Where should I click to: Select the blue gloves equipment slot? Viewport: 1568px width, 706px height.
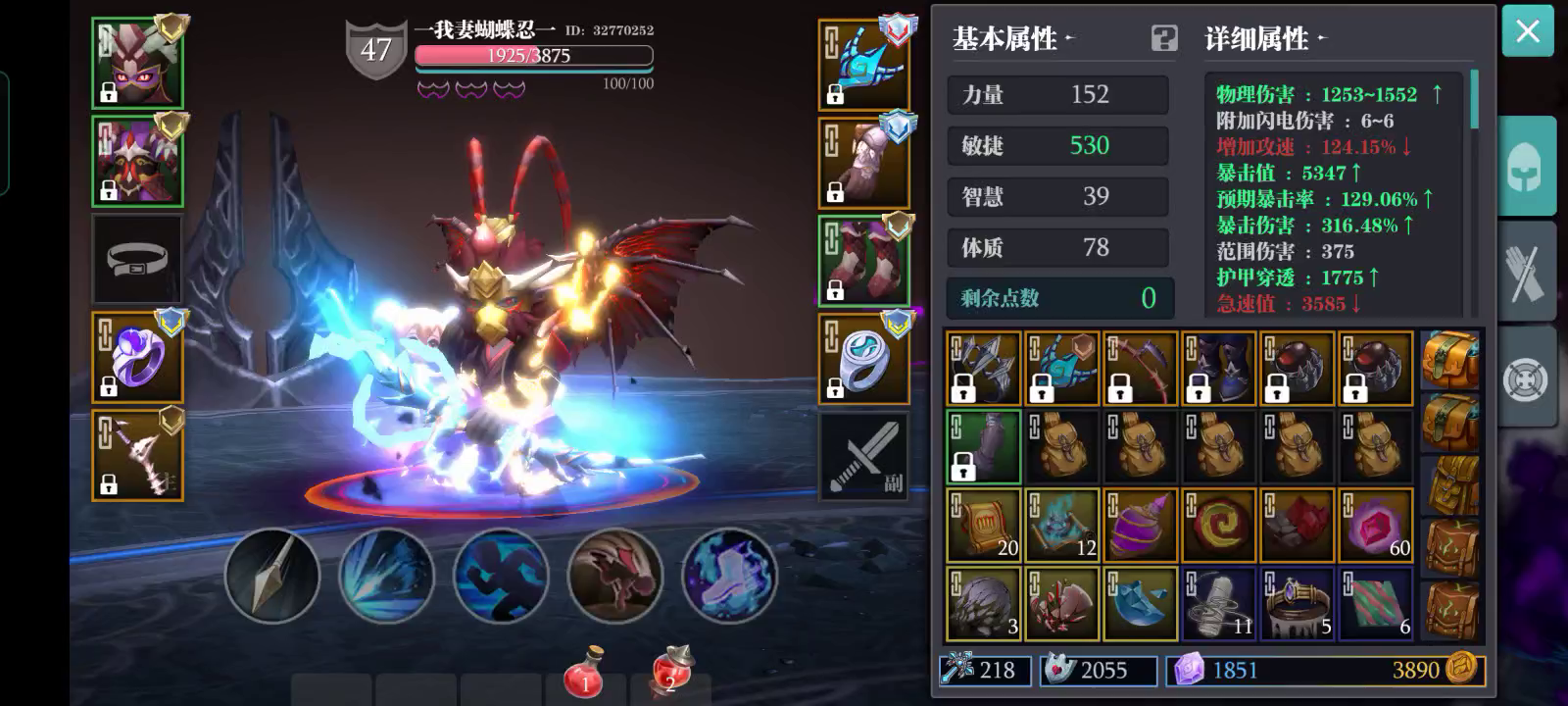tap(865, 61)
